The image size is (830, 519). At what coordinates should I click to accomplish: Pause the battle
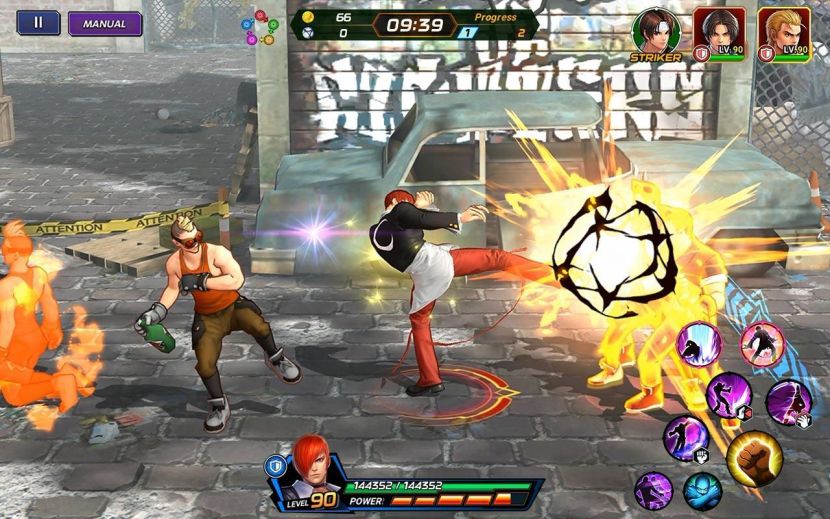pos(38,23)
